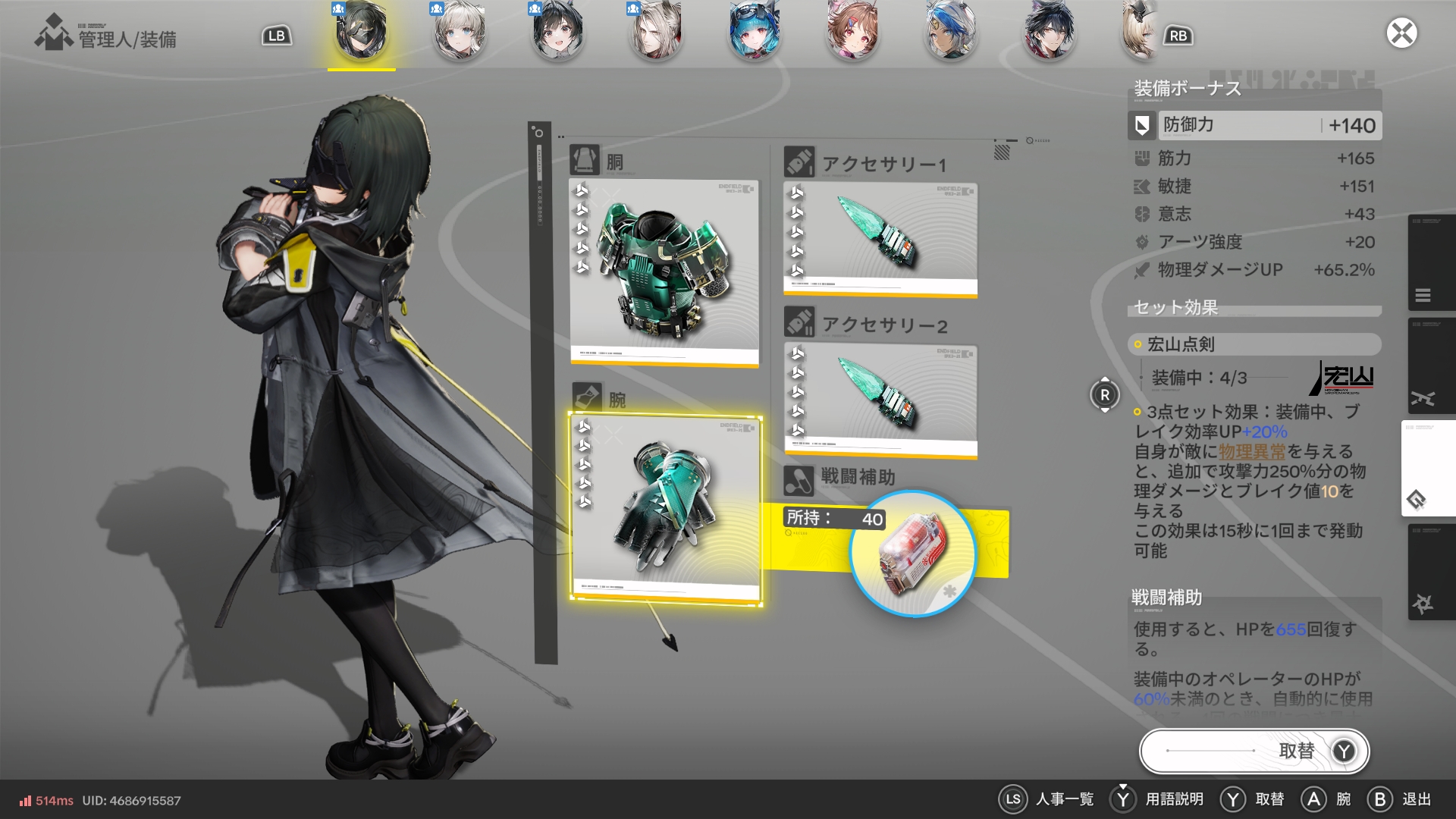This screenshot has height=819, width=1456.
Task: Switch to the crossed-swords side tab
Action: (1423, 399)
